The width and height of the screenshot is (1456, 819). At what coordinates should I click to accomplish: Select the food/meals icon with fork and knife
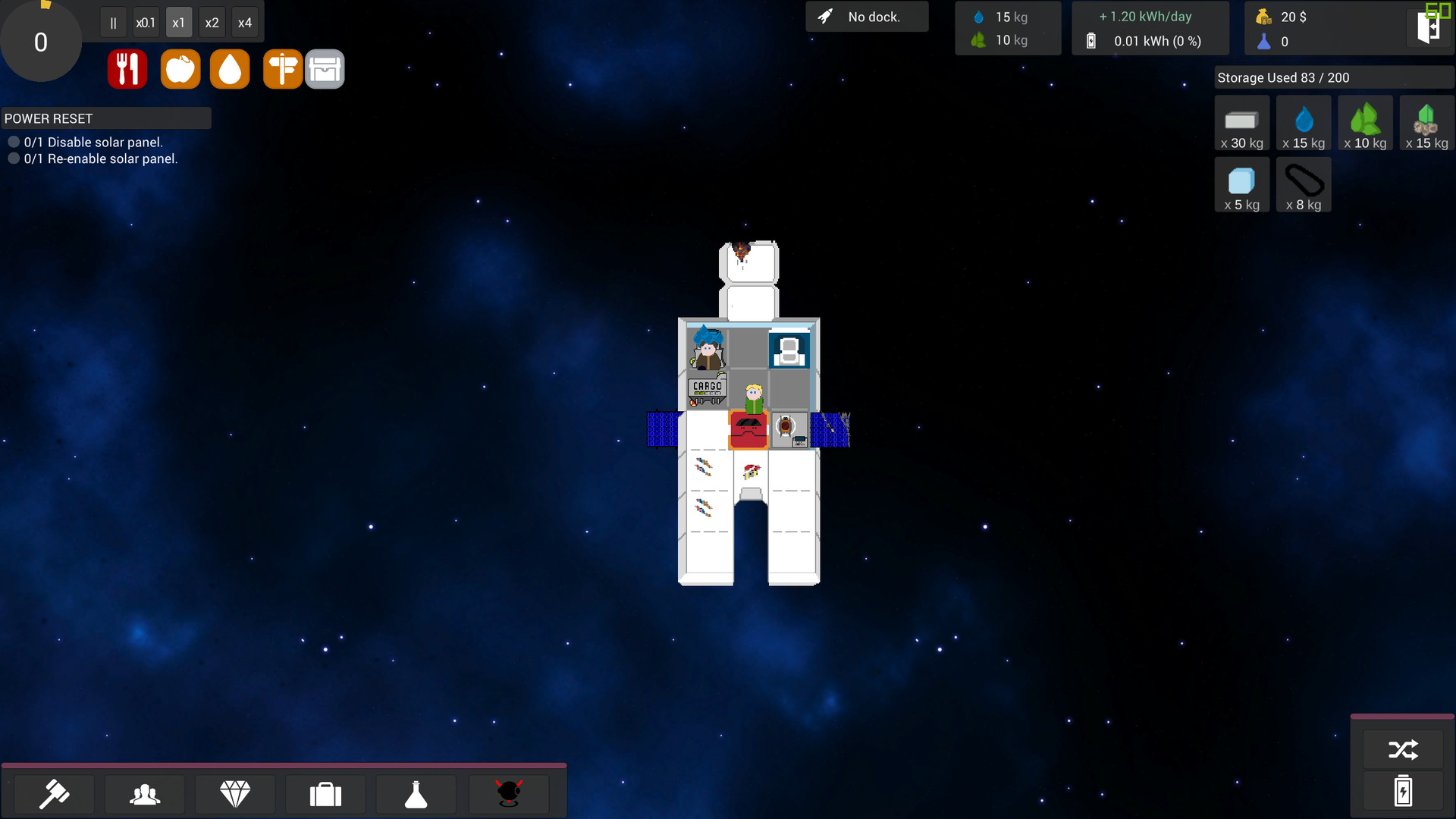(x=127, y=68)
